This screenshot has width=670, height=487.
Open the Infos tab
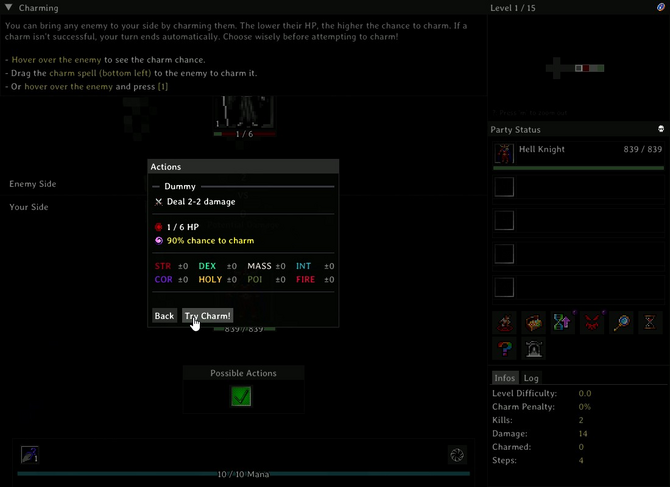tap(504, 378)
